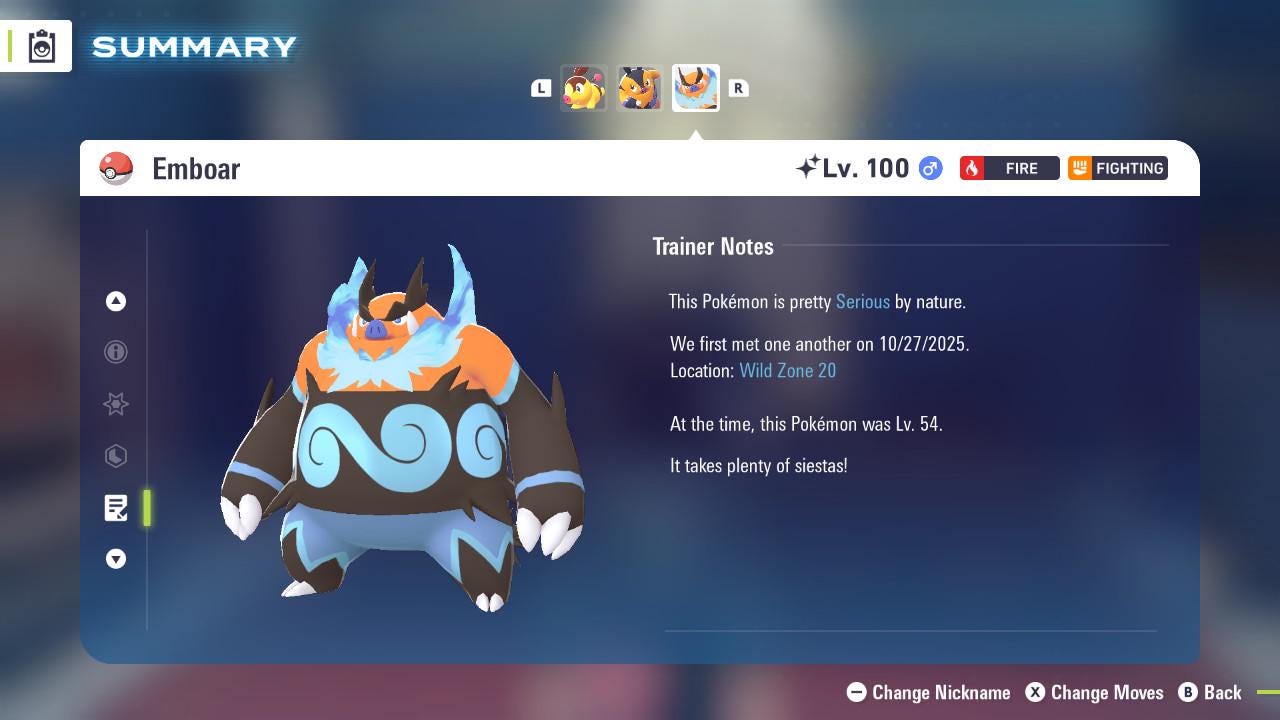Select the Emboar thumbnail at the top
The image size is (1280, 720).
[x=695, y=88]
